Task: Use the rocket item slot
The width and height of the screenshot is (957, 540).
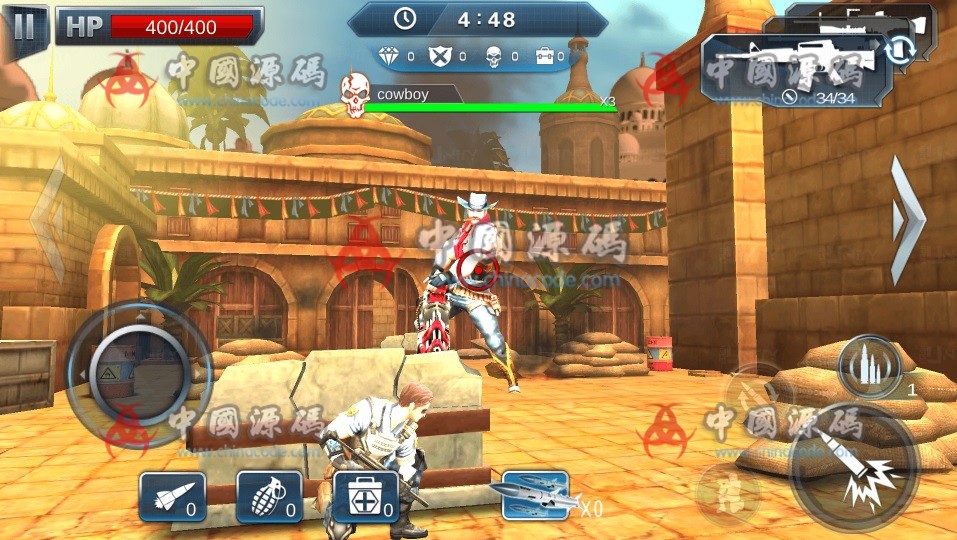Action: click(x=172, y=496)
